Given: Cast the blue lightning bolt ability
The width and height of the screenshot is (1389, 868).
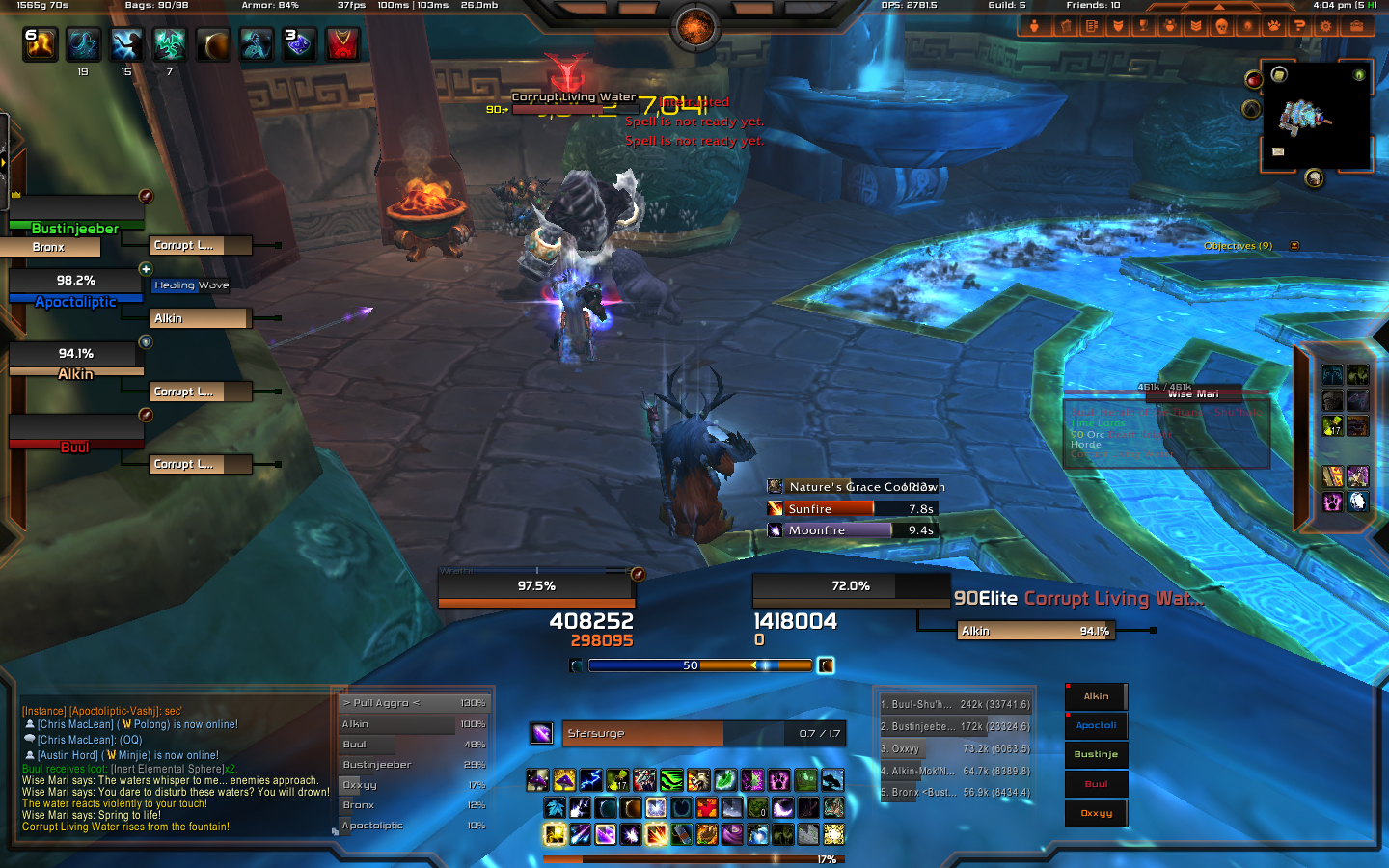Looking at the screenshot, I should [x=591, y=779].
